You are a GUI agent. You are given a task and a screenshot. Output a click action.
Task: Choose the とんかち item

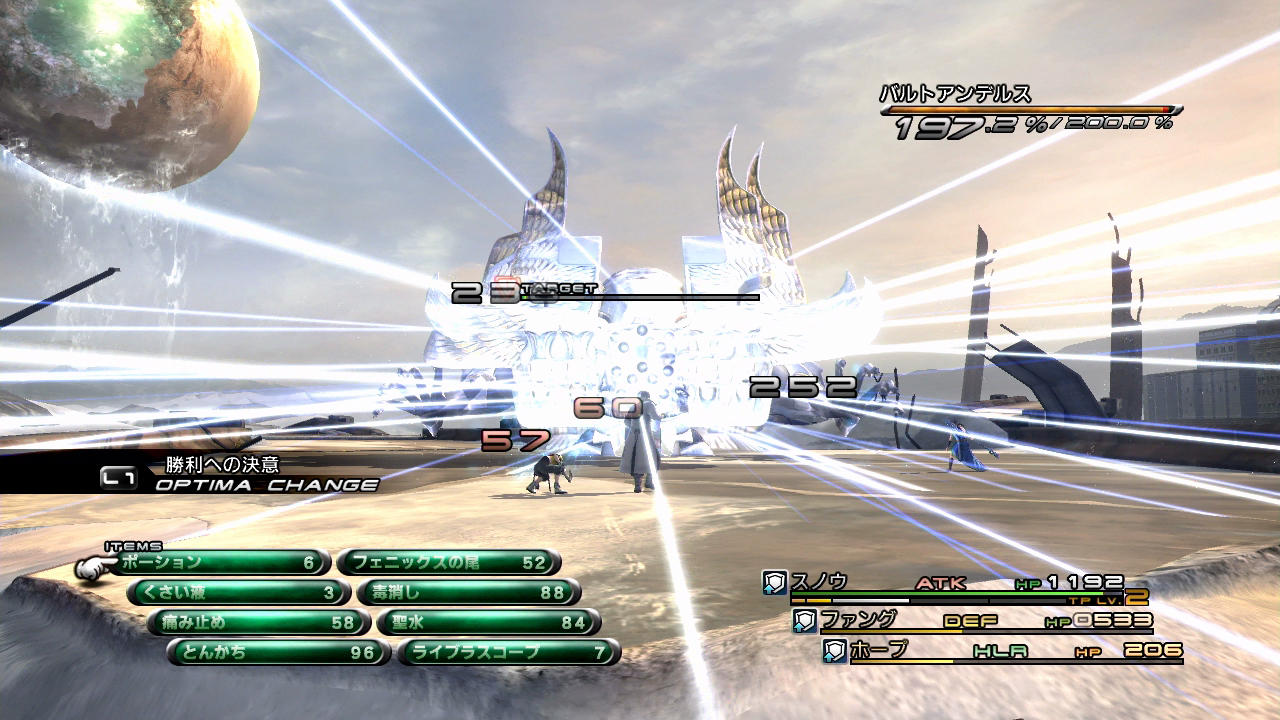[x=278, y=653]
